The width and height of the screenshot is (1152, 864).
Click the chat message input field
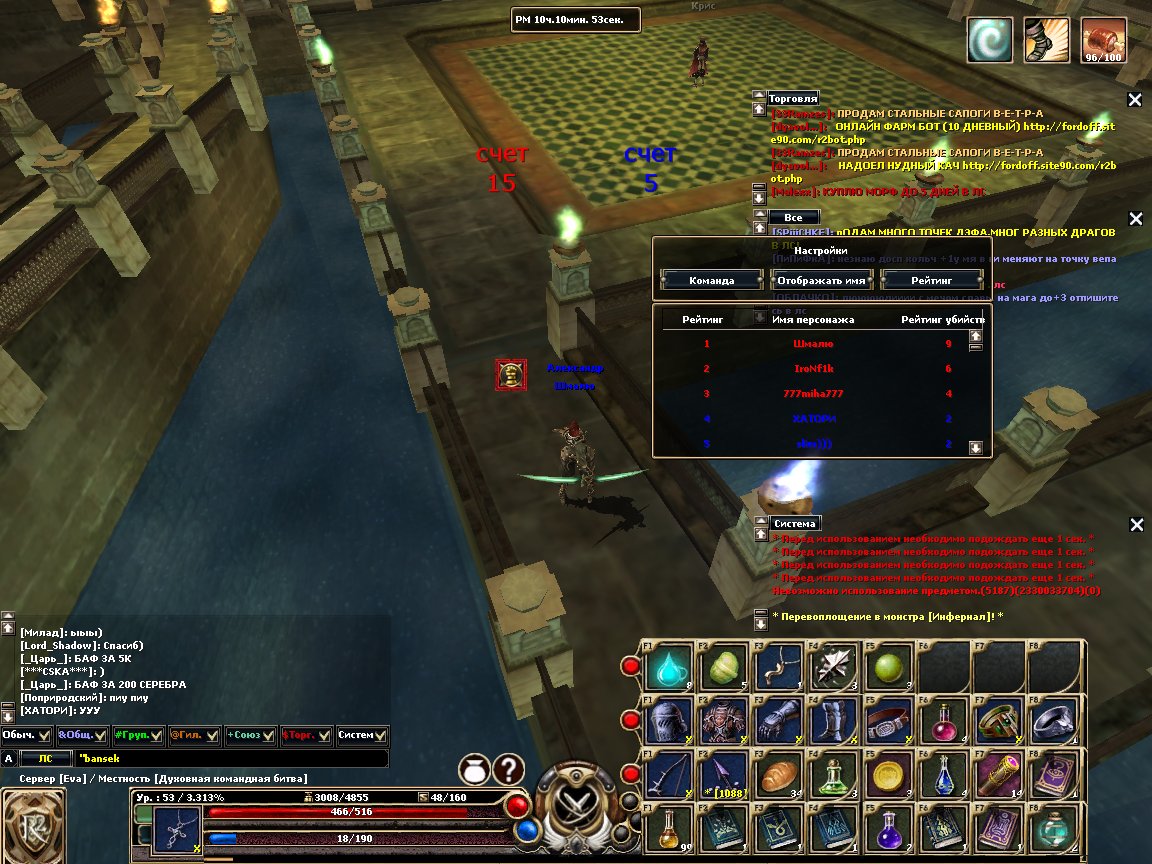[x=230, y=759]
